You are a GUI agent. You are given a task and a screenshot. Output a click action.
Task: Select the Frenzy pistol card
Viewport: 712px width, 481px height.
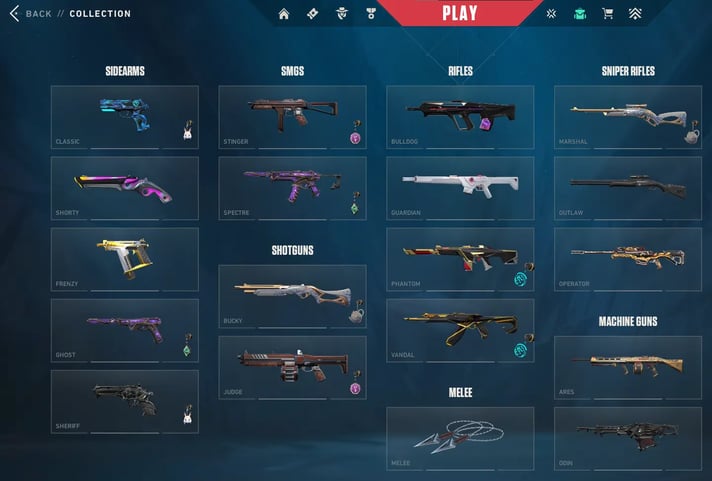[124, 259]
